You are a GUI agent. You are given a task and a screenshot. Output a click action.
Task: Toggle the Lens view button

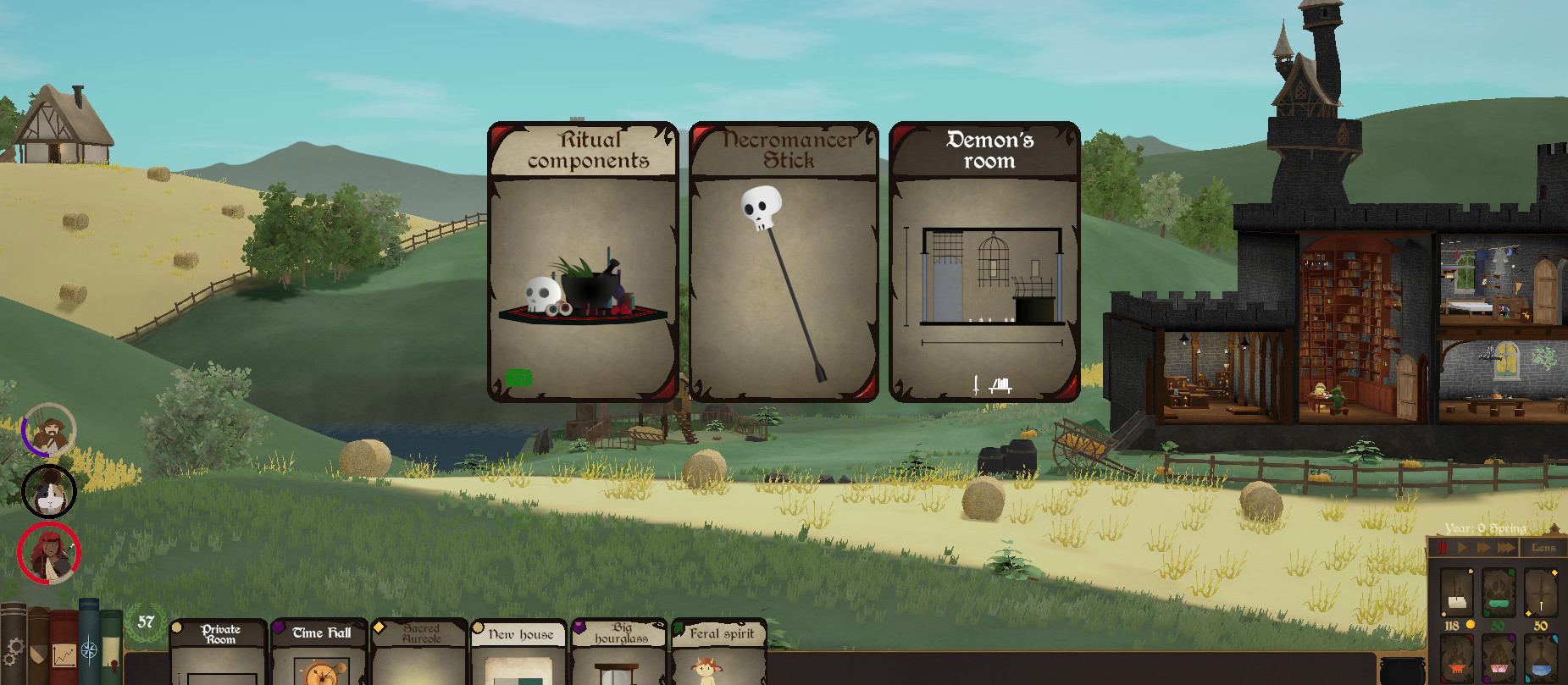coord(1543,548)
